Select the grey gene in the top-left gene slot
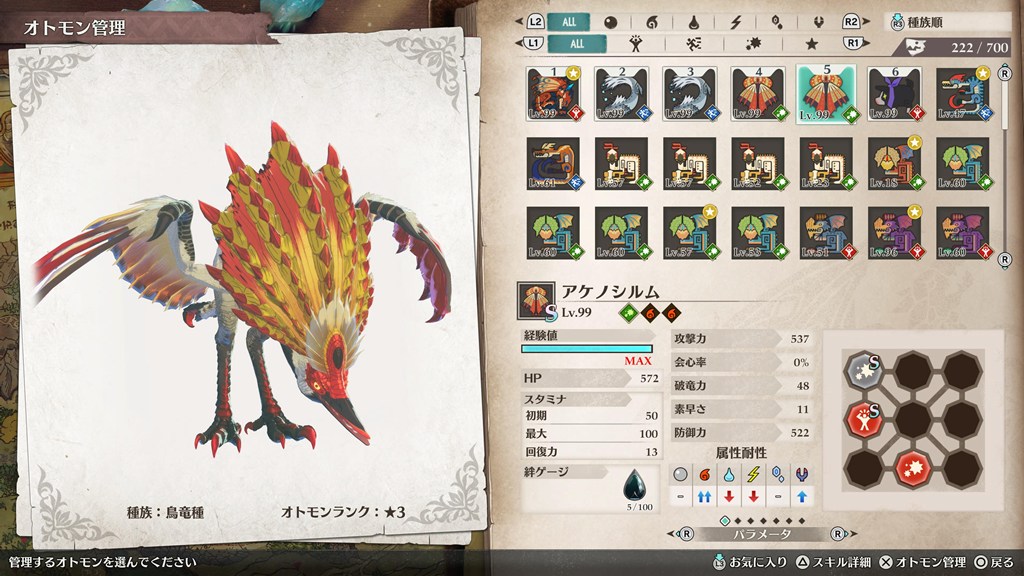The width and height of the screenshot is (1024, 576). coord(862,369)
